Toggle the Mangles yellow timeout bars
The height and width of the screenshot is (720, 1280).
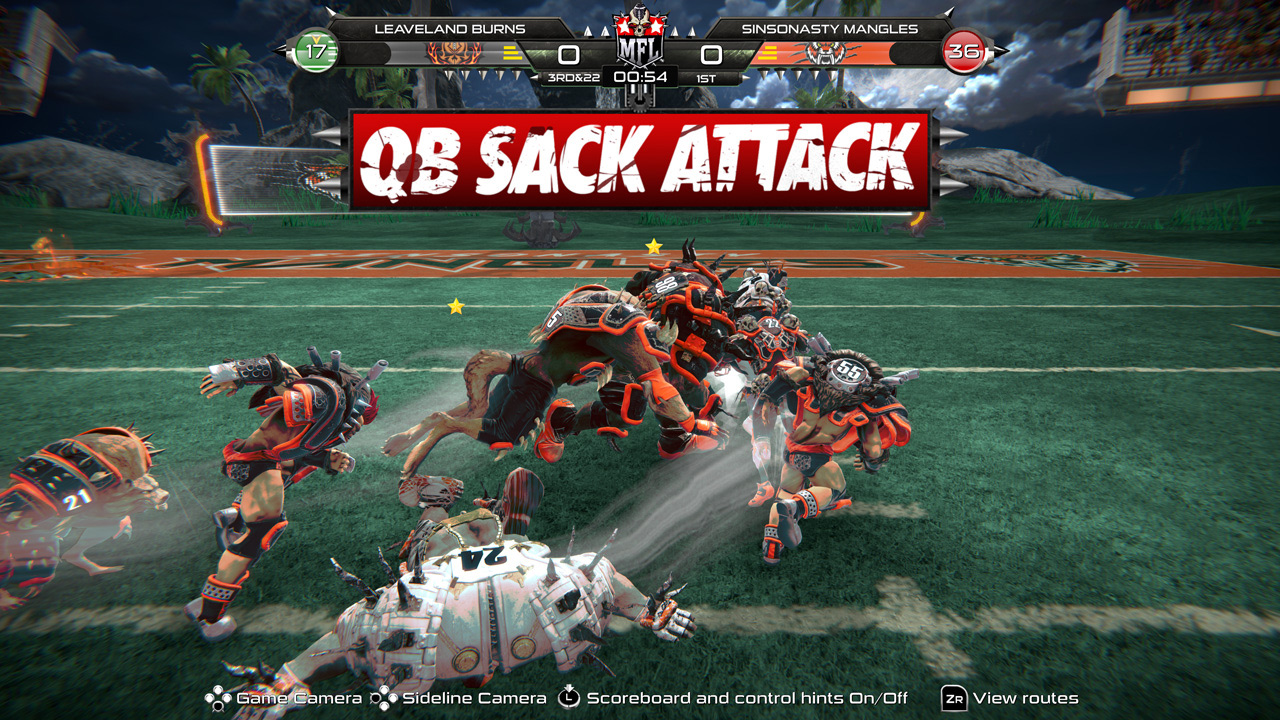pyautogui.click(x=768, y=53)
